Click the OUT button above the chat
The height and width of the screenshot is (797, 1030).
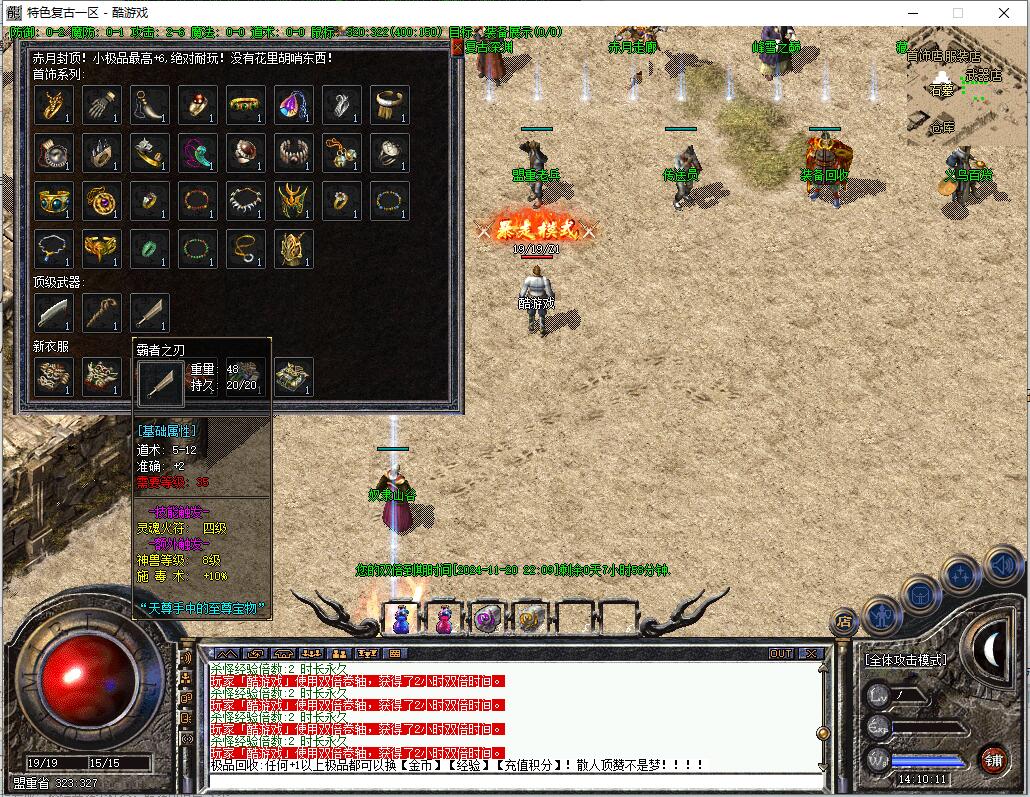[781, 653]
